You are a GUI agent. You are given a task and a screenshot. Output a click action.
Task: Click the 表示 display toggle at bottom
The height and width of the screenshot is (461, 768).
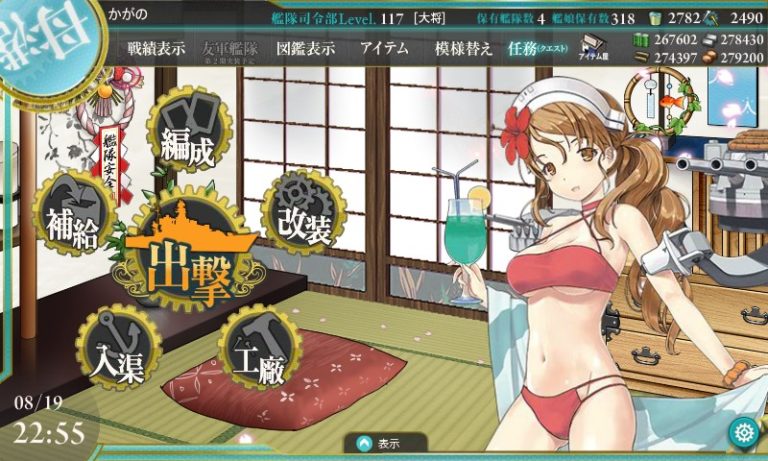385,443
